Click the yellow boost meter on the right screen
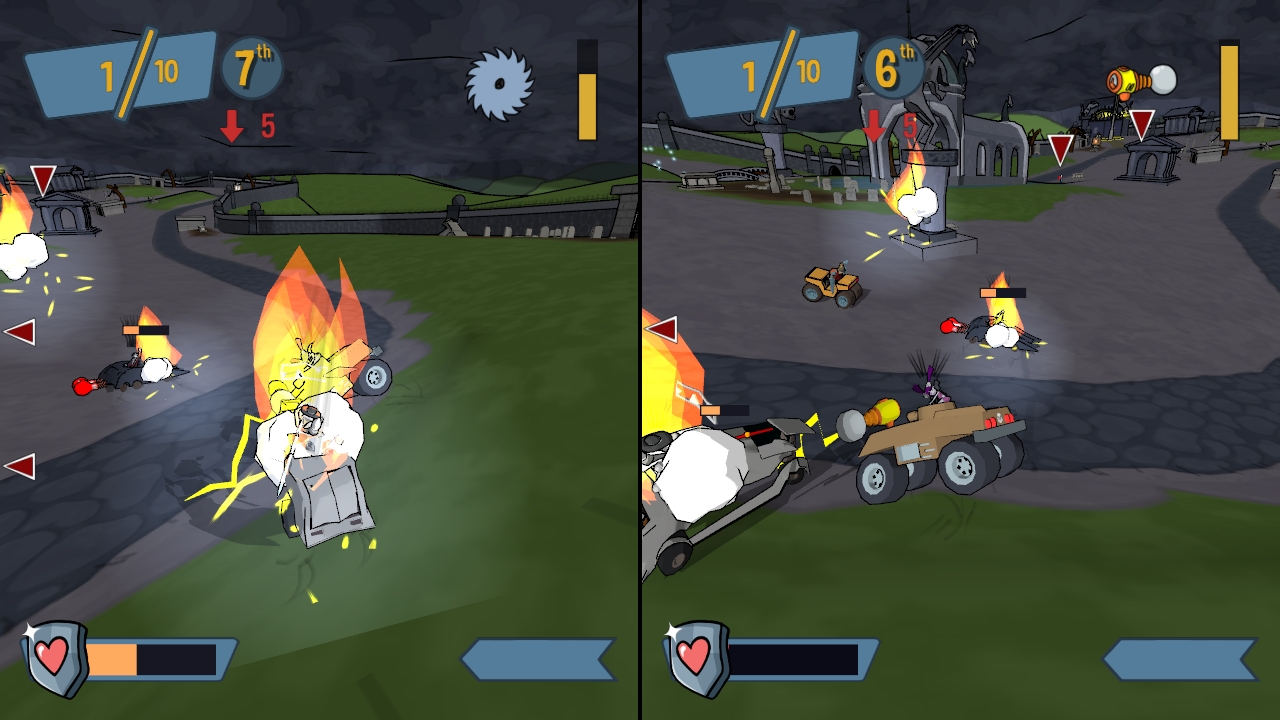Image resolution: width=1280 pixels, height=720 pixels. pyautogui.click(x=1228, y=90)
